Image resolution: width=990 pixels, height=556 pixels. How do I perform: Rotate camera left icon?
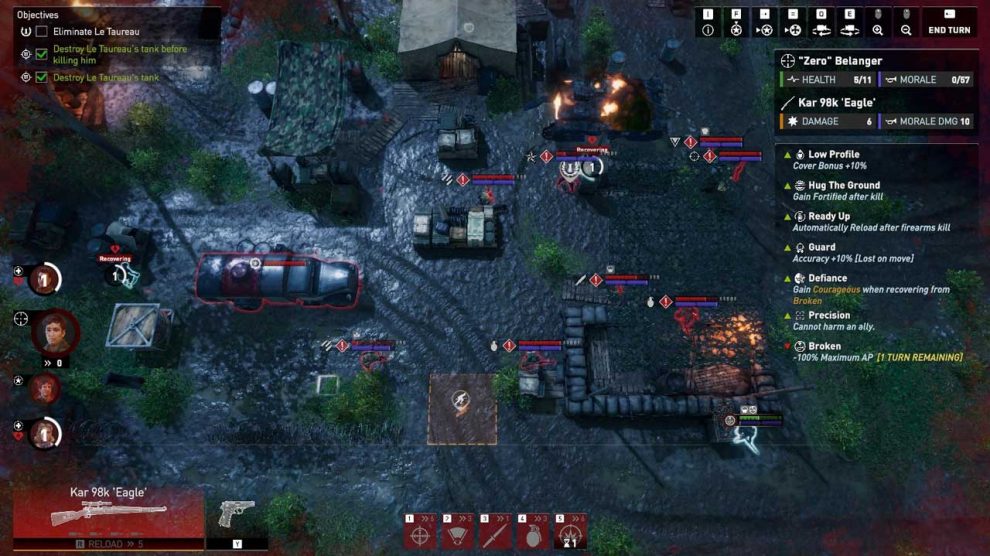point(822,30)
